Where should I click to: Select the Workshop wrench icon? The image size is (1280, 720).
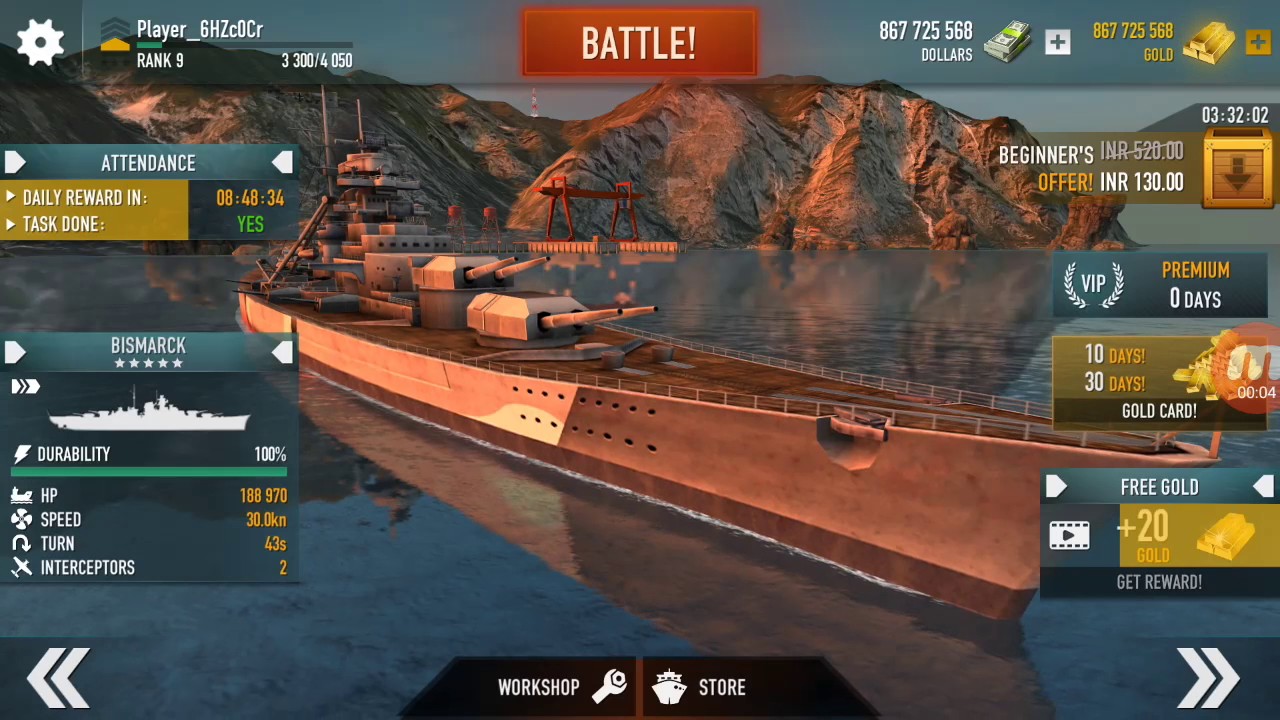(x=610, y=687)
